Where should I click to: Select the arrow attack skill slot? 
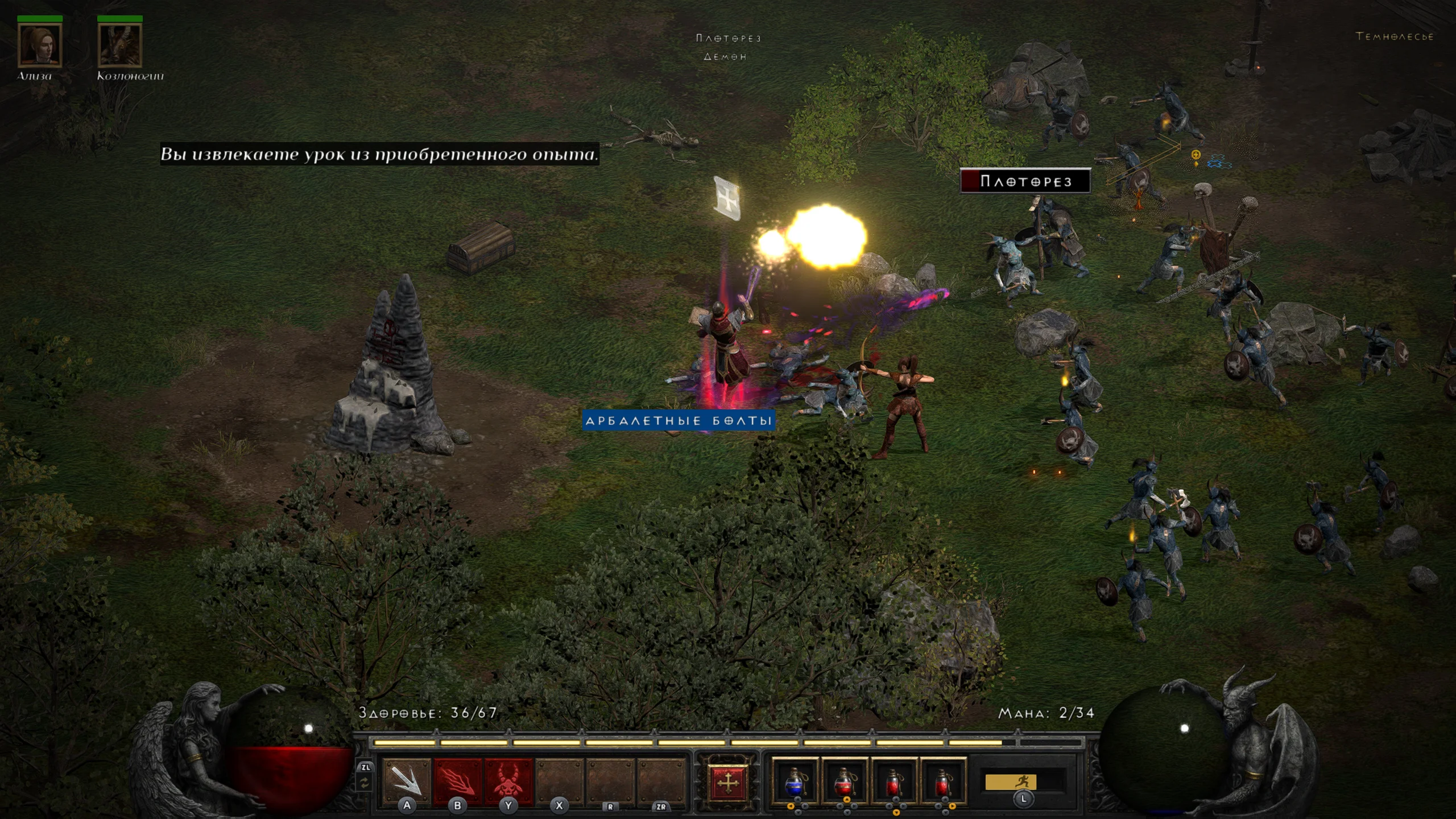[x=406, y=781]
